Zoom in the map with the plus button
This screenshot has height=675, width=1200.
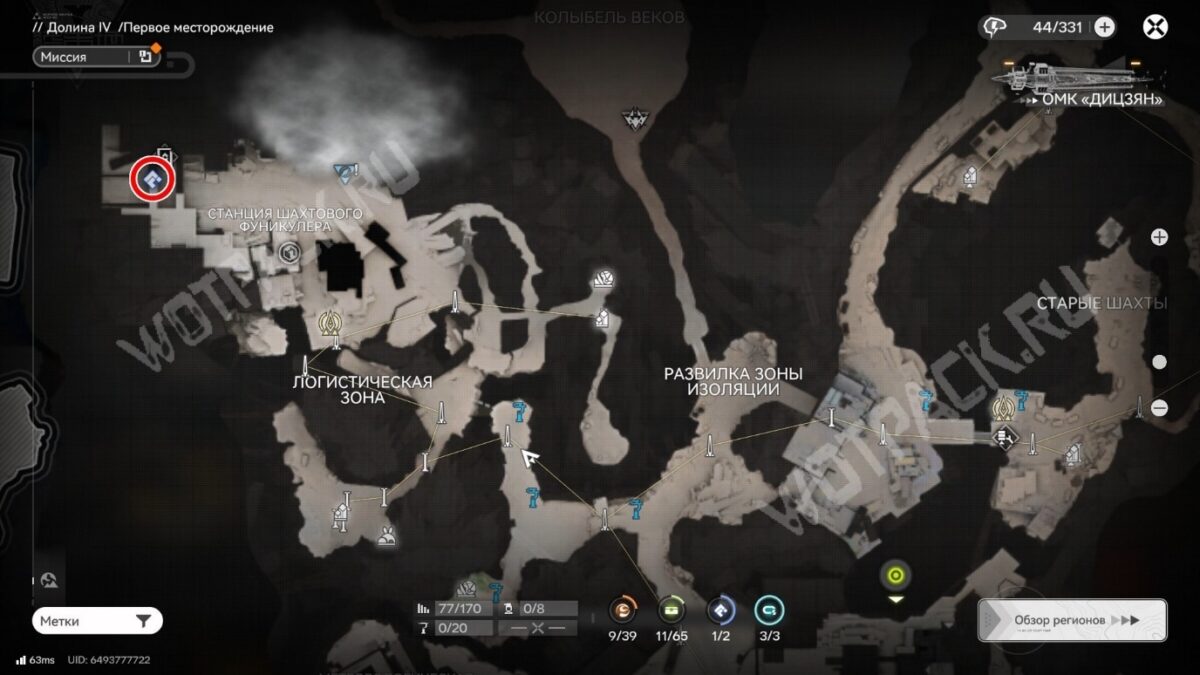coord(1159,237)
